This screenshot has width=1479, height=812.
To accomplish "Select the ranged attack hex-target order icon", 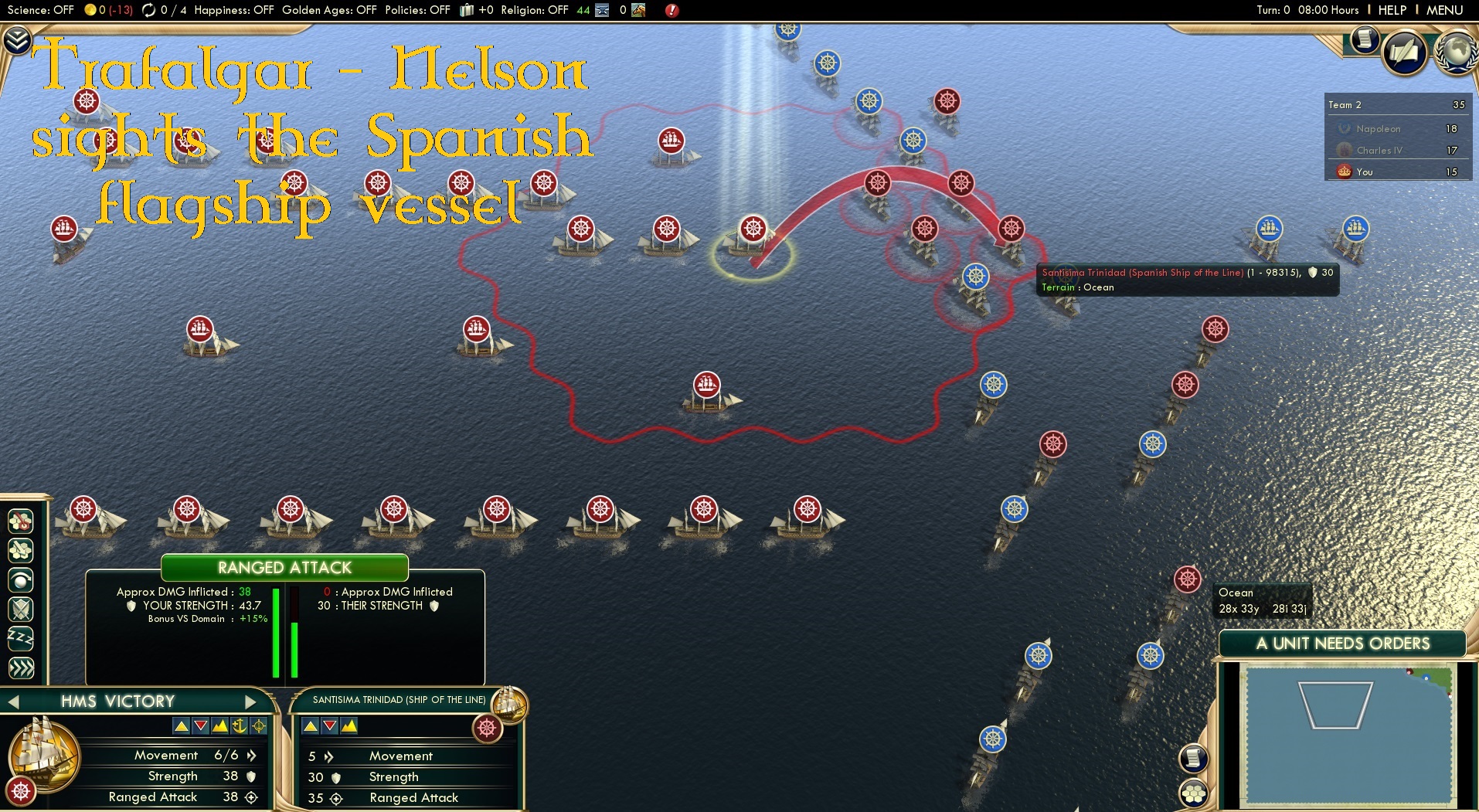I will click(x=20, y=522).
